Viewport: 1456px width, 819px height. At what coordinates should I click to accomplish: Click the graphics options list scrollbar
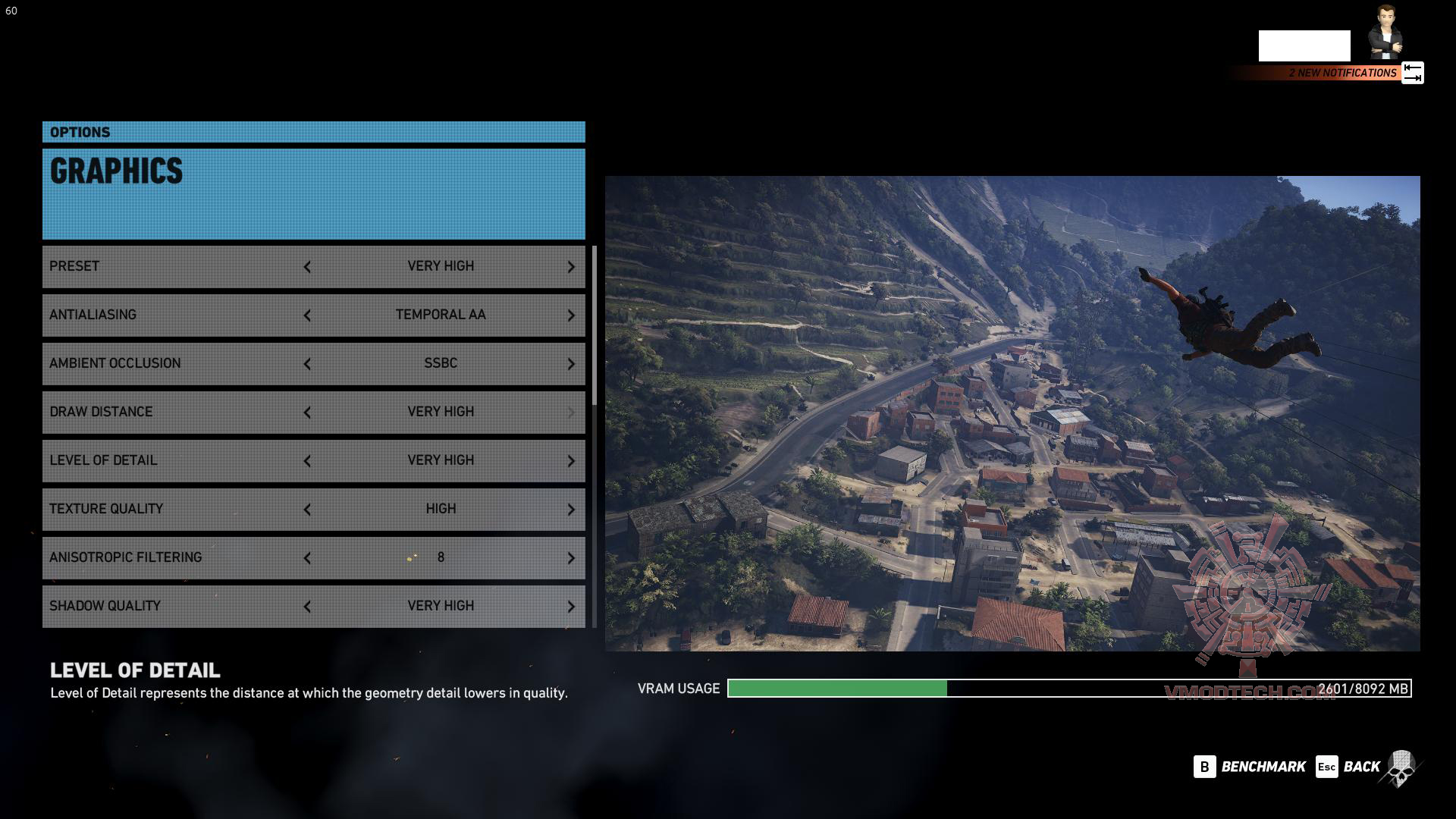(x=595, y=326)
